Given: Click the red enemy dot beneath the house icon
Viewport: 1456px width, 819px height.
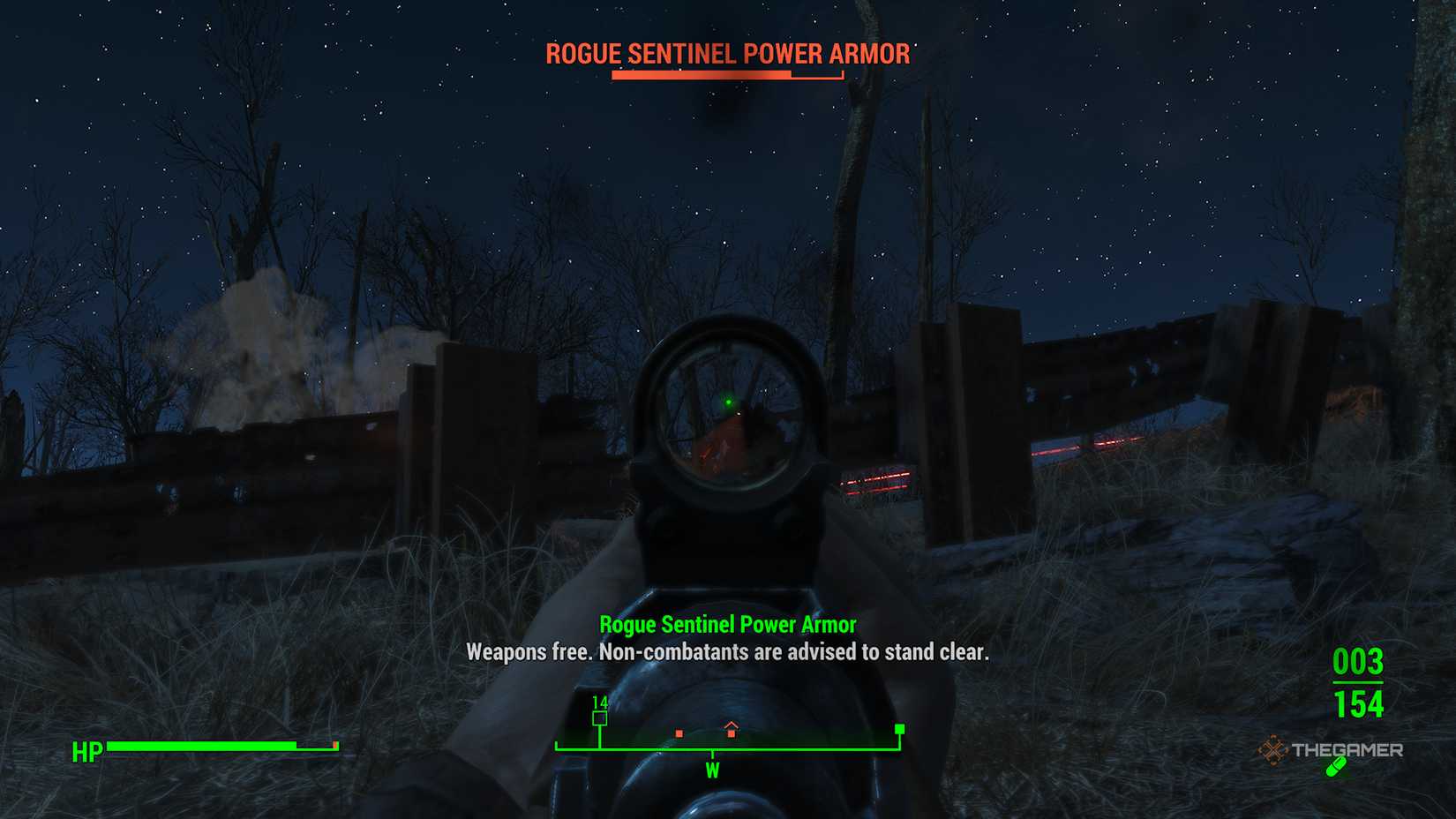Looking at the screenshot, I should tap(732, 733).
